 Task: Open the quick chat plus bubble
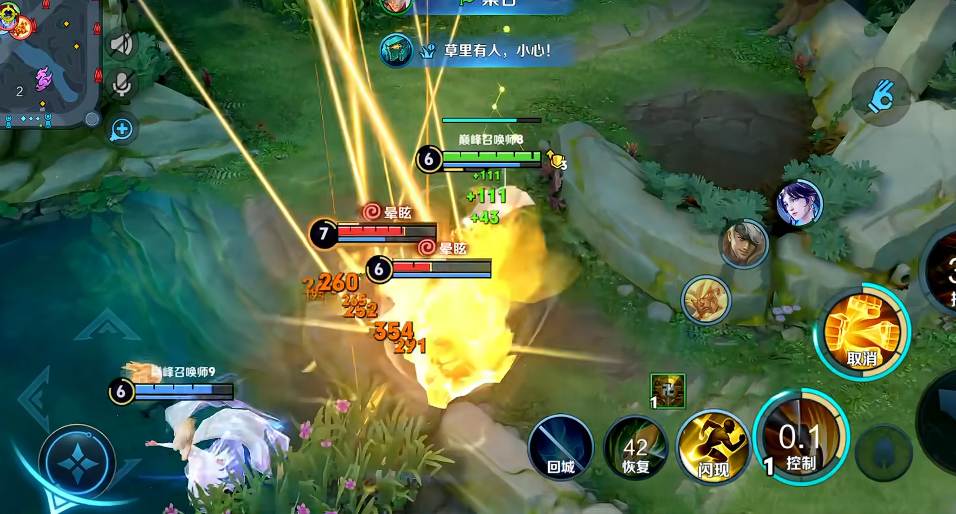pos(122,128)
